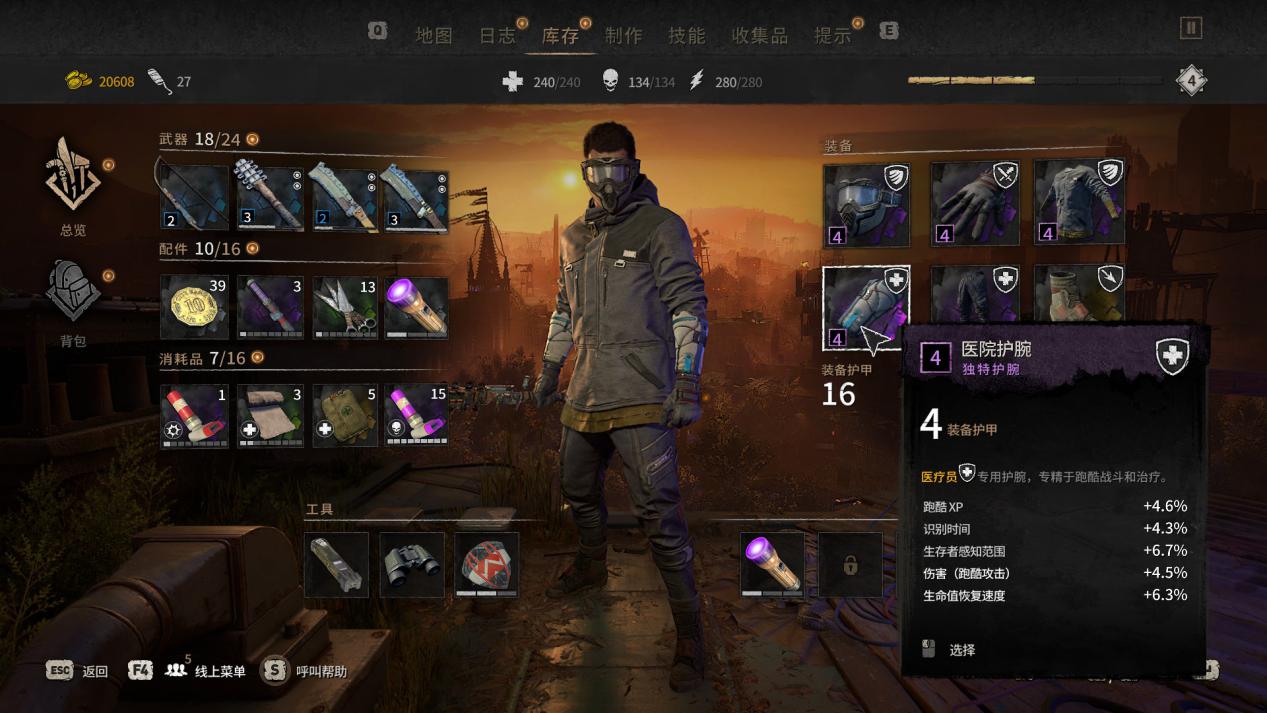Viewport: 1267px width, 713px height.
Task: Select the bow weapon slot
Action: tap(194, 198)
